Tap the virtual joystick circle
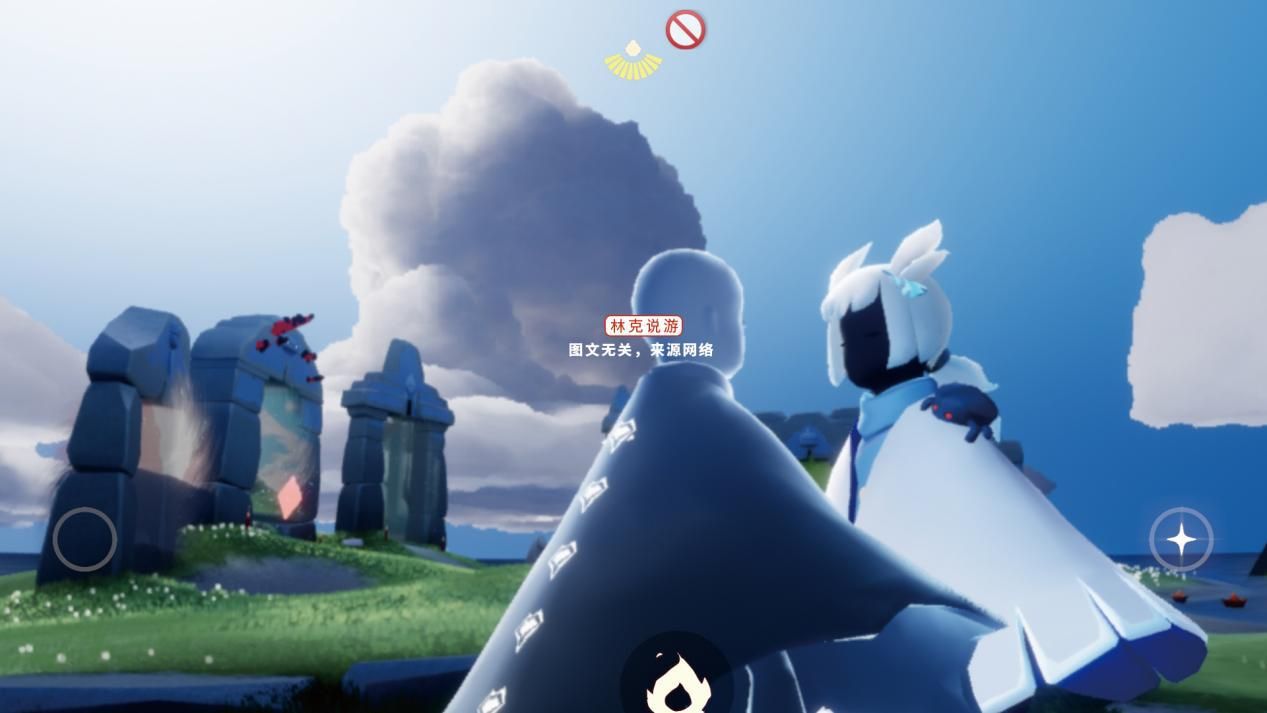Image resolution: width=1267 pixels, height=713 pixels. point(85,539)
